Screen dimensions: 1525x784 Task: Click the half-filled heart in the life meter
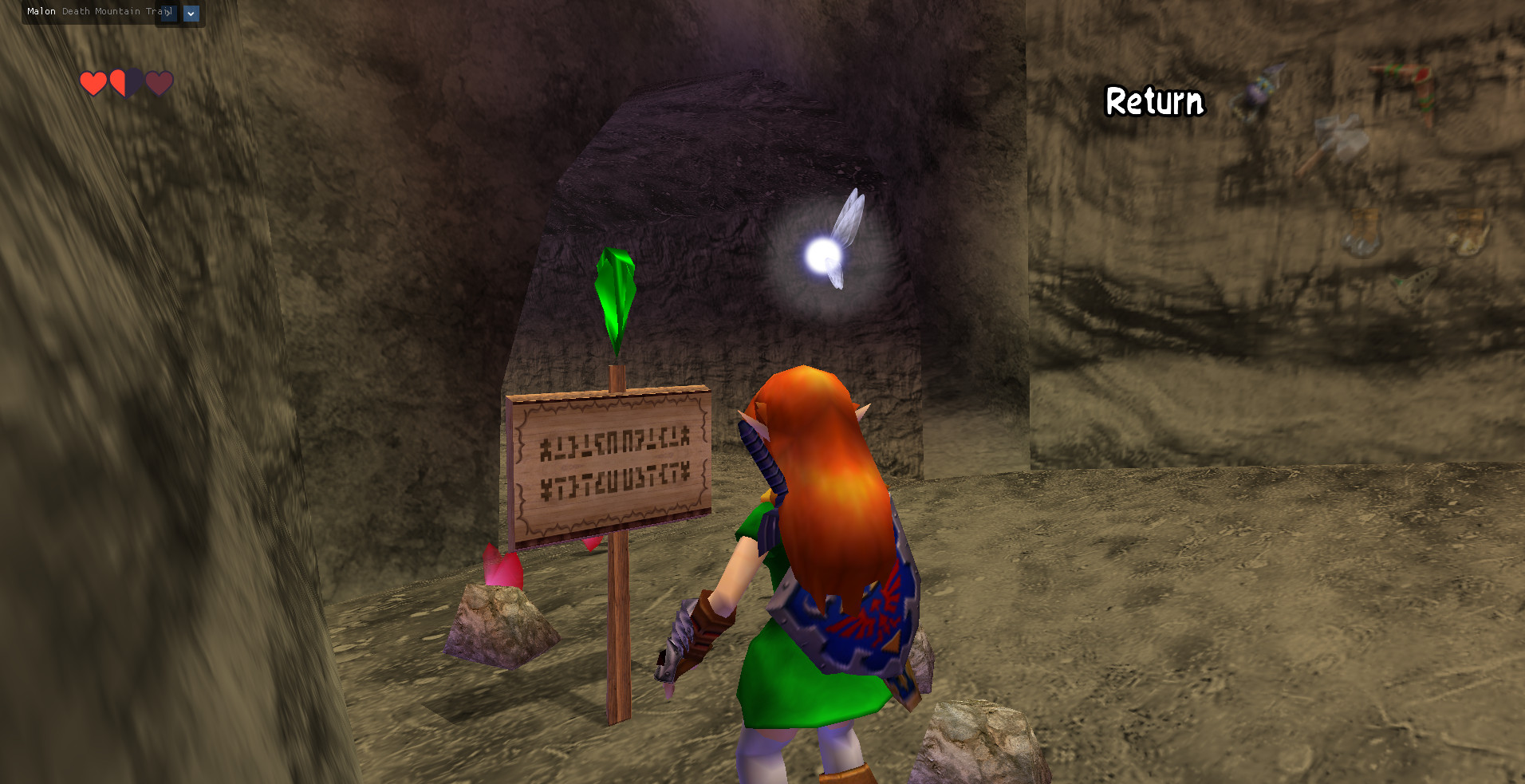[125, 82]
